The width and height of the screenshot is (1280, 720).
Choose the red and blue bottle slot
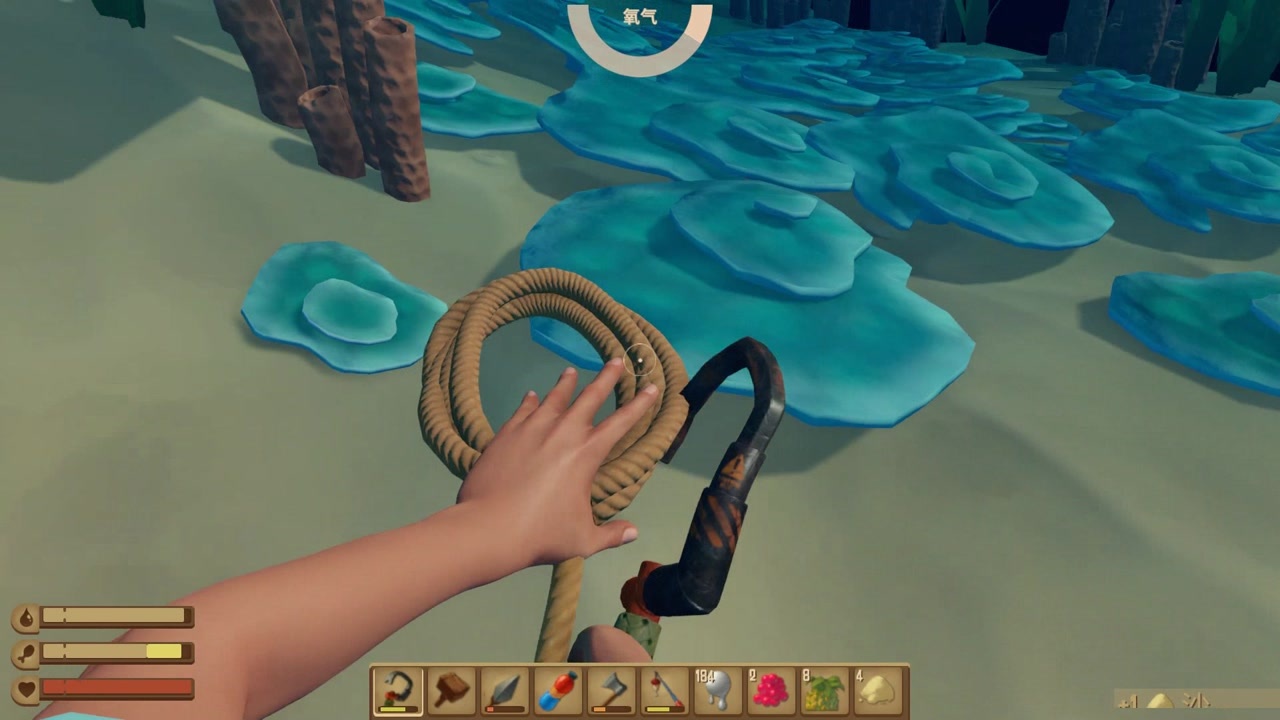(558, 690)
